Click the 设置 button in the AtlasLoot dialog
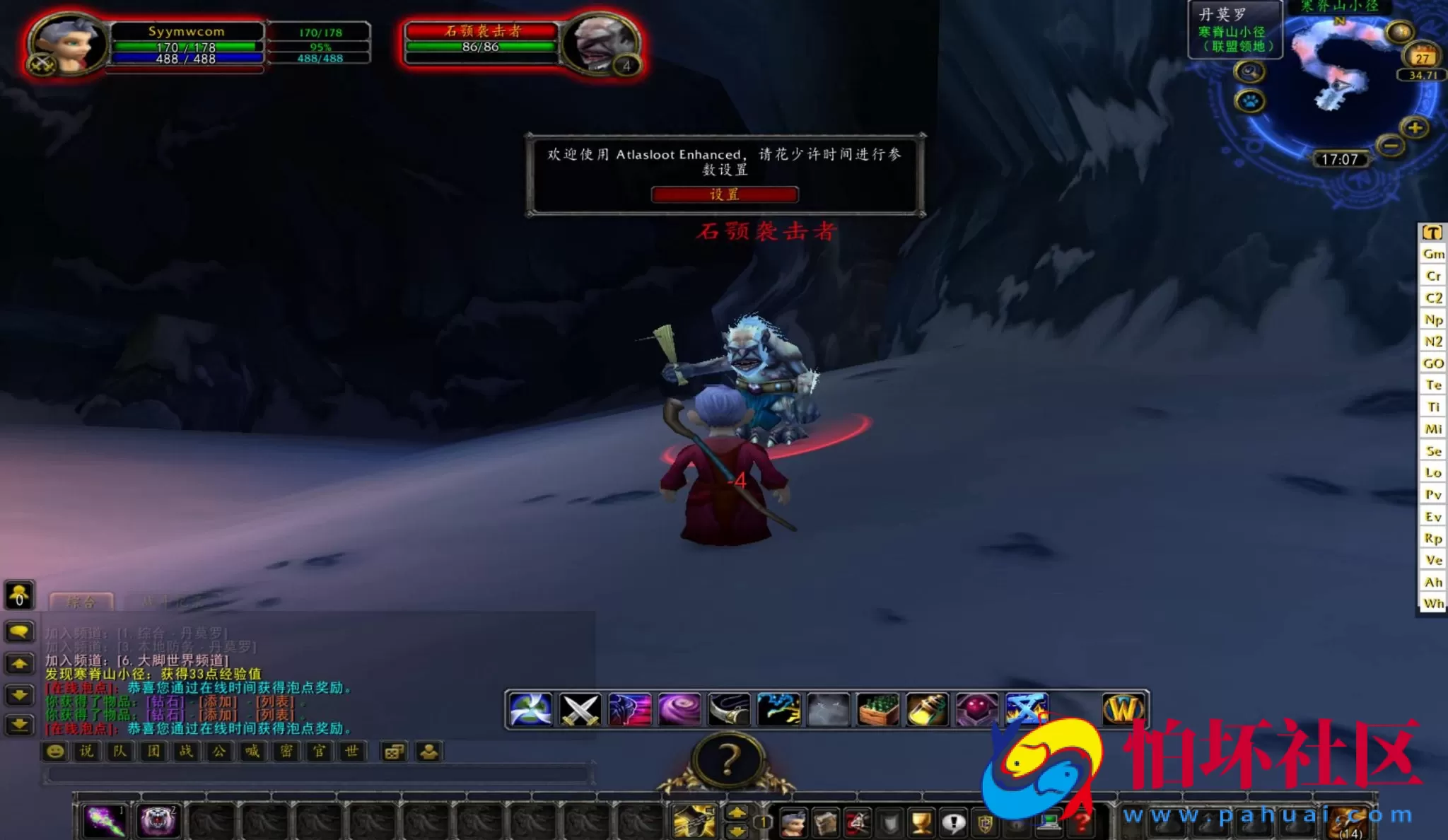 [726, 195]
